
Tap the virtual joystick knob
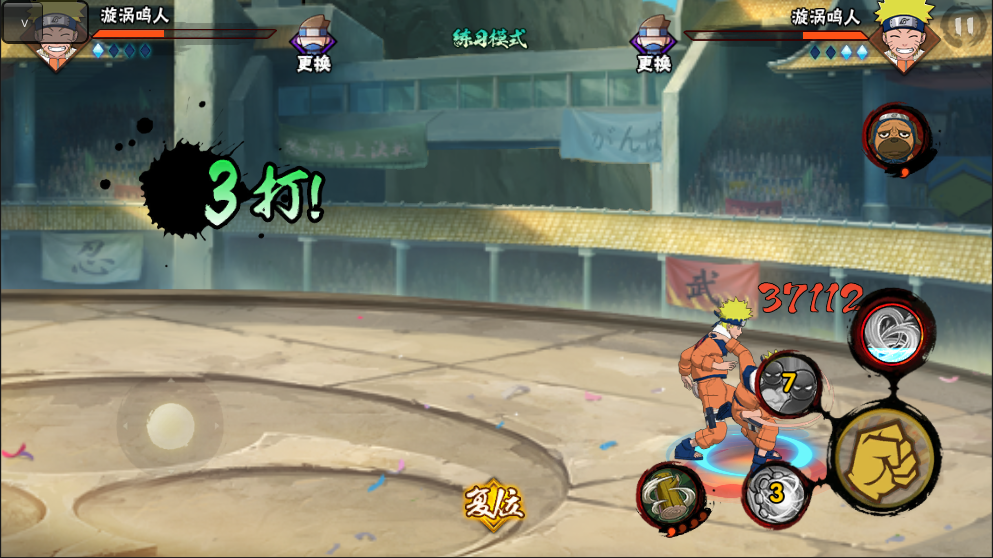(x=170, y=425)
